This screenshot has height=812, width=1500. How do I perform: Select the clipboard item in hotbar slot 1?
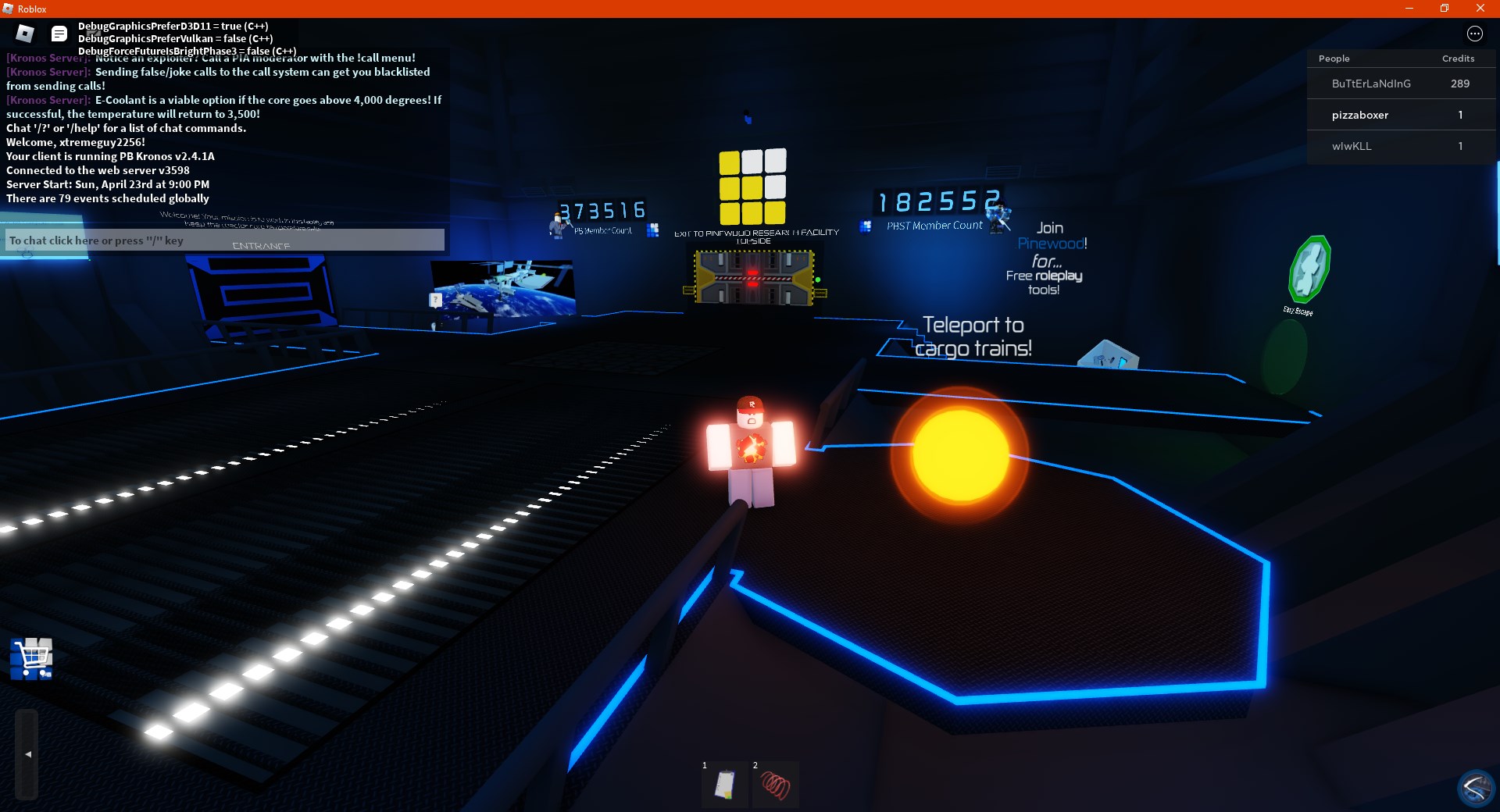pyautogui.click(x=725, y=785)
